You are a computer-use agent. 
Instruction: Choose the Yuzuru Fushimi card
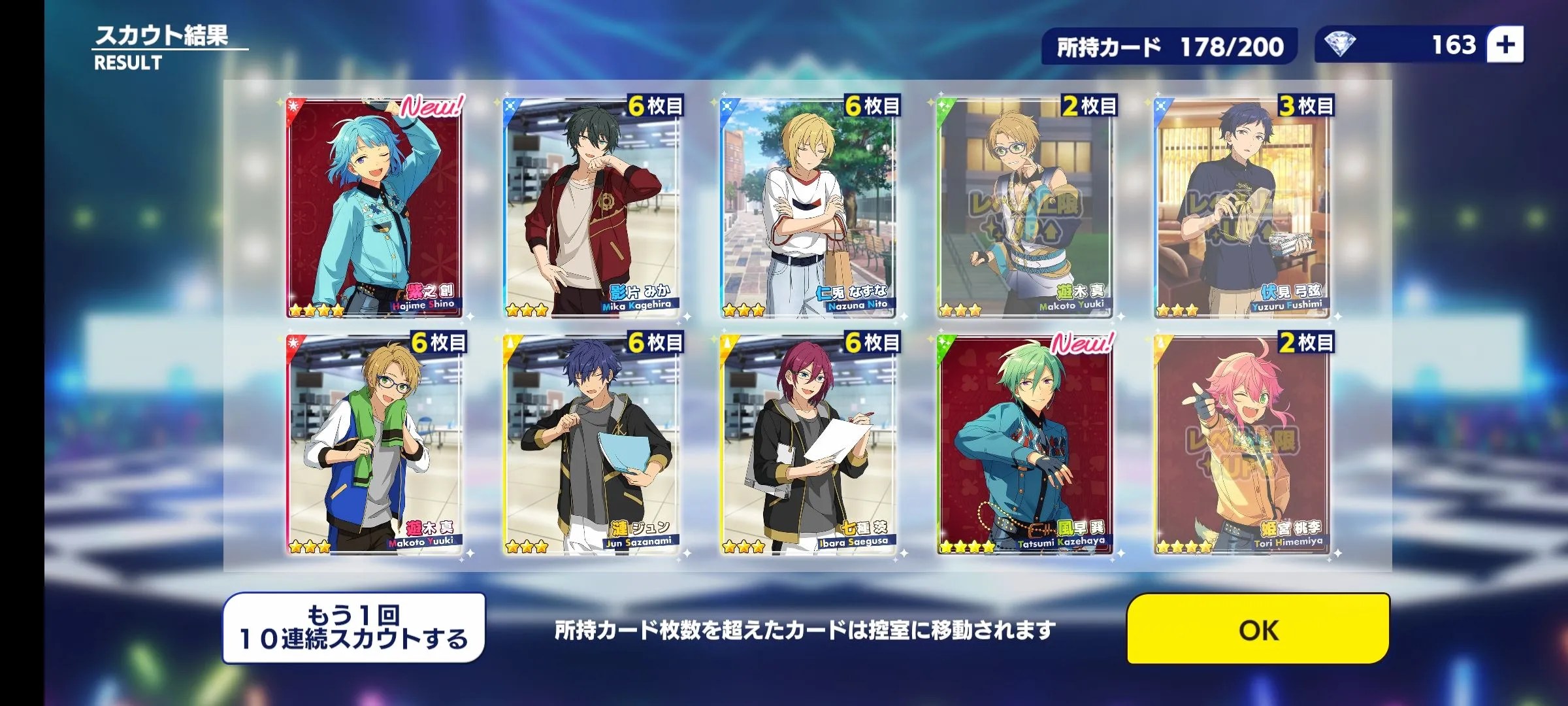1242,209
